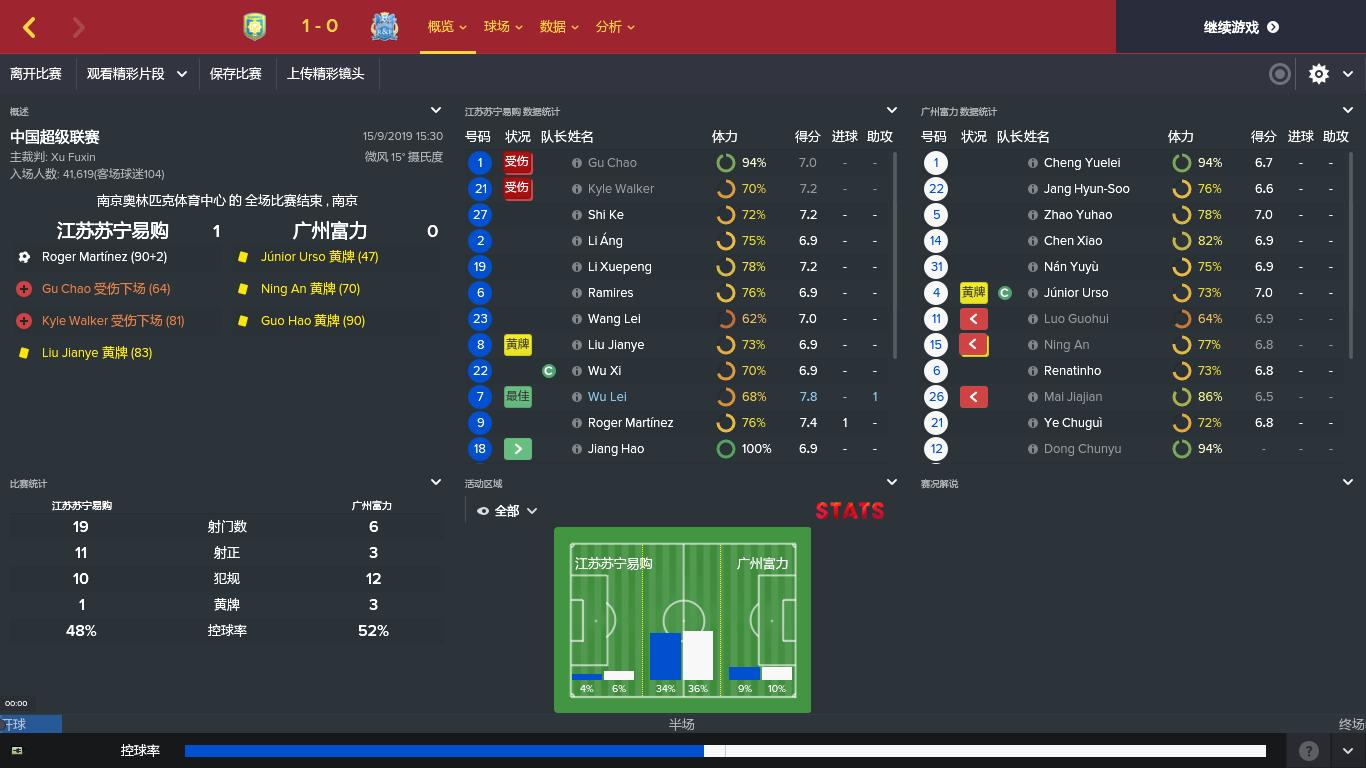Open the 分析 menu
Viewport: 1366px width, 768px height.
point(608,27)
